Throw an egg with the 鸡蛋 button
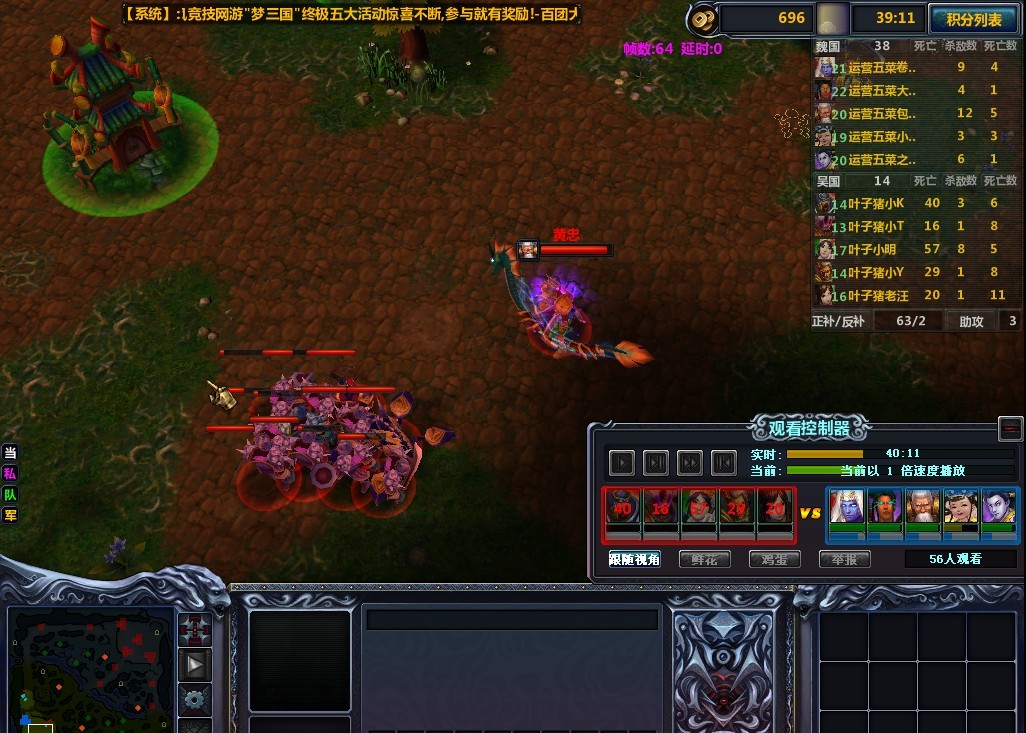 [x=774, y=559]
